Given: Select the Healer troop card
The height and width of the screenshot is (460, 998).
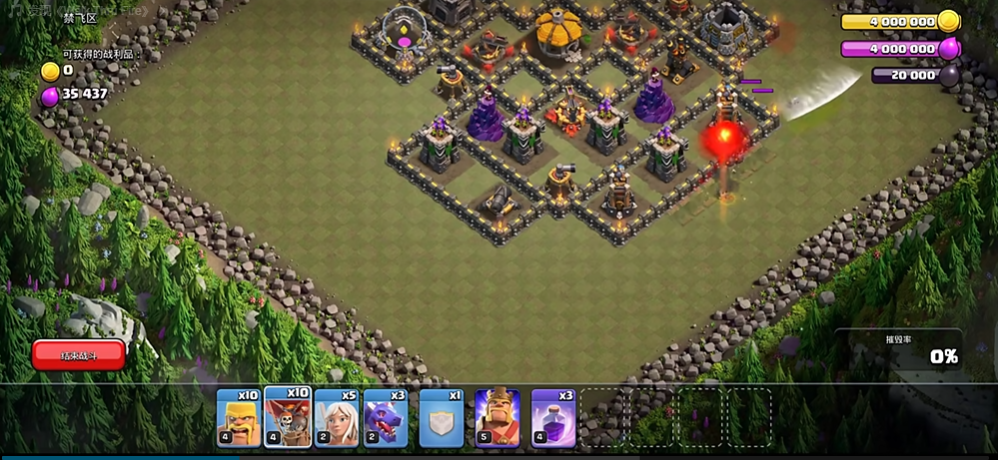Looking at the screenshot, I should [x=337, y=417].
